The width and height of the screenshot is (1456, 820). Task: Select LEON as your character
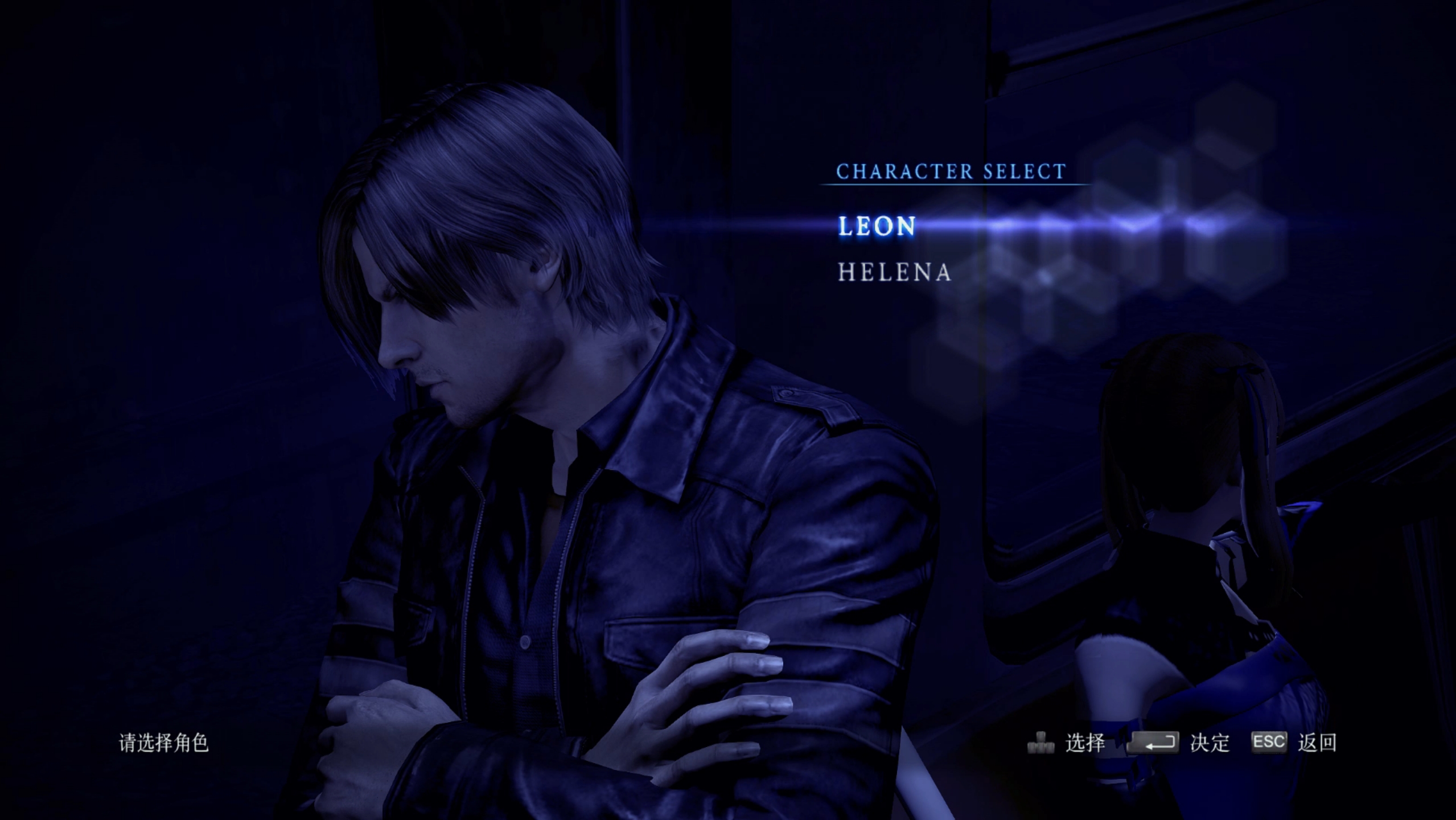click(x=877, y=226)
